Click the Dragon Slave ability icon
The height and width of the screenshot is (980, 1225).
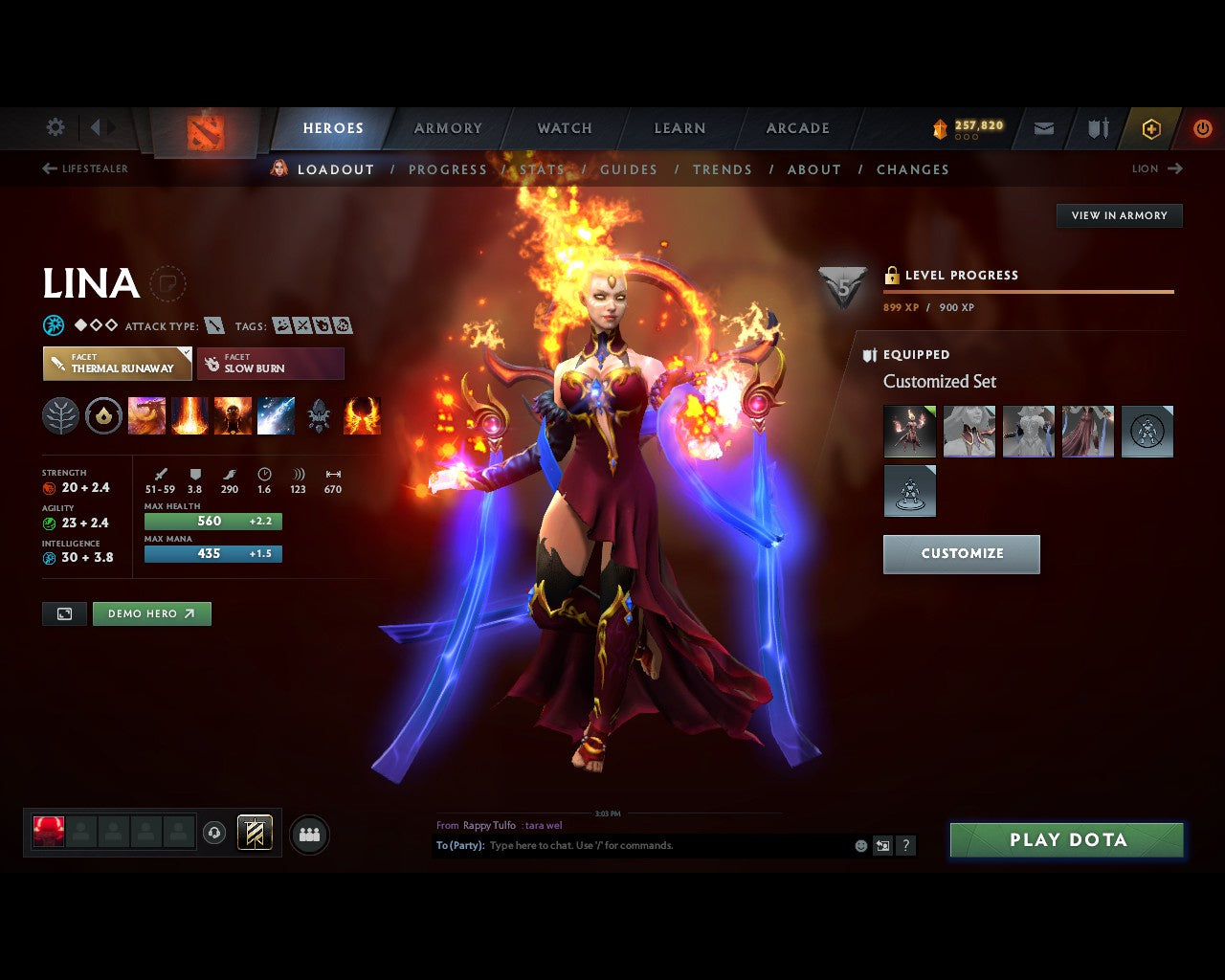coord(146,414)
